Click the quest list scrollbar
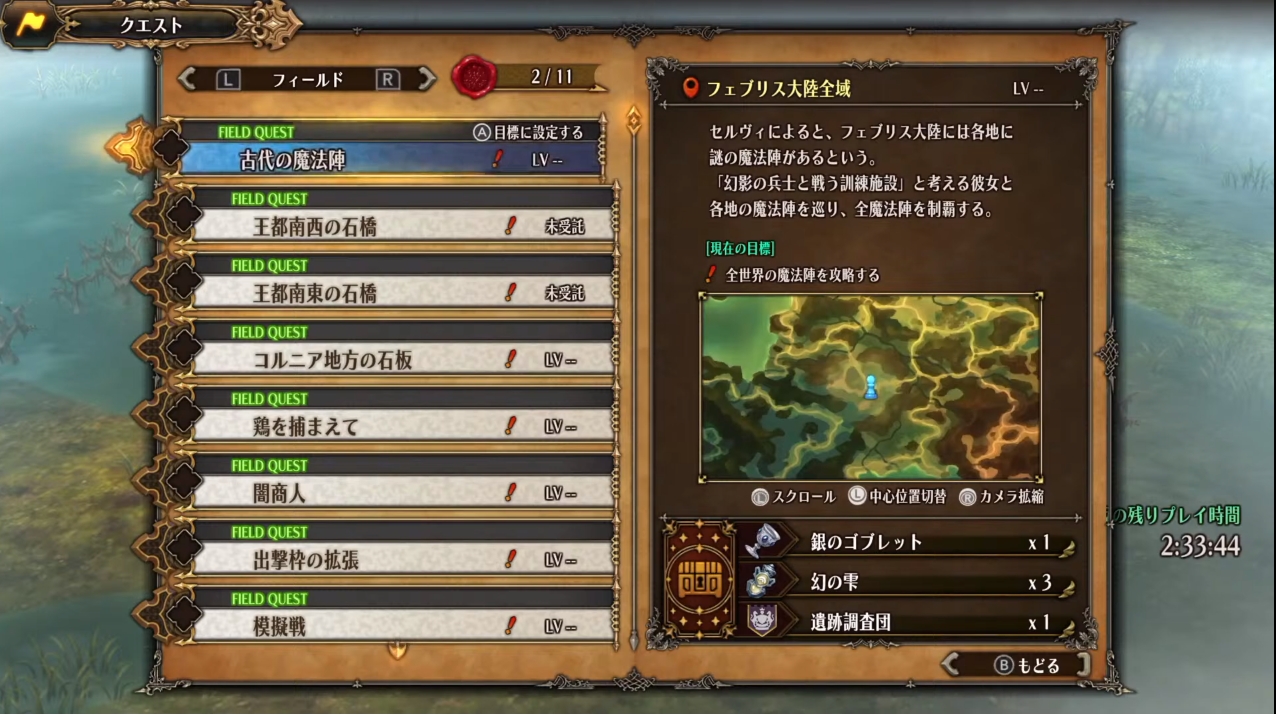Image resolution: width=1276 pixels, height=715 pixels. [632, 380]
